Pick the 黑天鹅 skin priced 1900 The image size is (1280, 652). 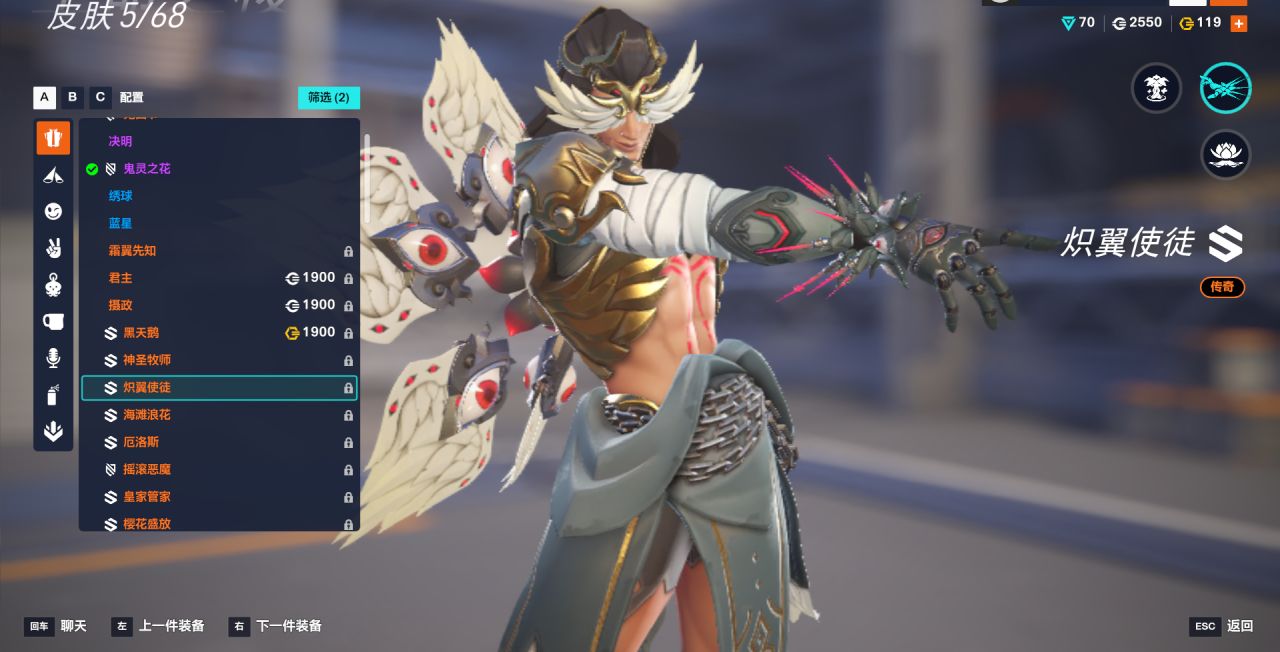[x=140, y=333]
